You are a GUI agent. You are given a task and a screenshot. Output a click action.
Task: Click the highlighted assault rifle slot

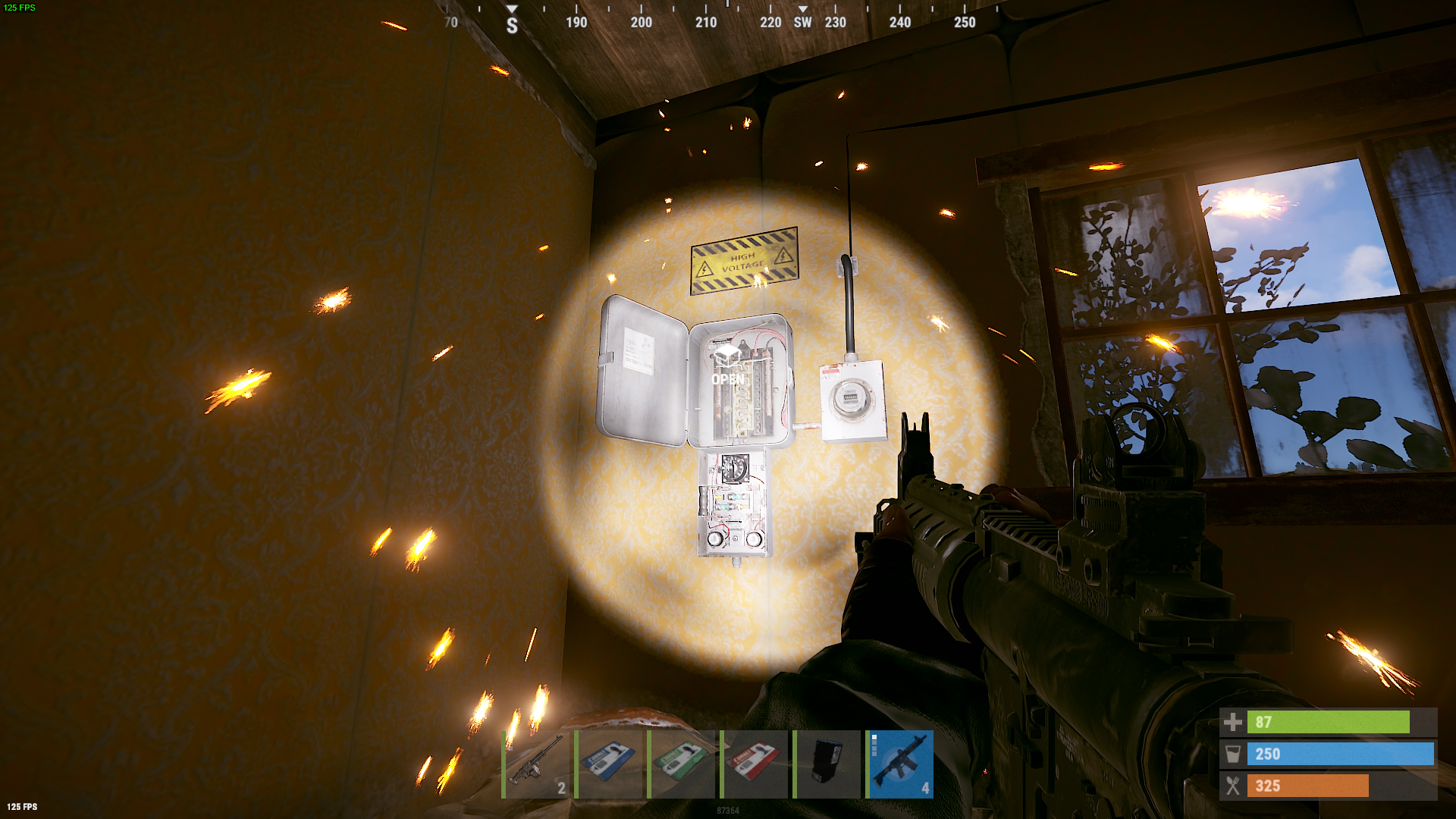[900, 764]
